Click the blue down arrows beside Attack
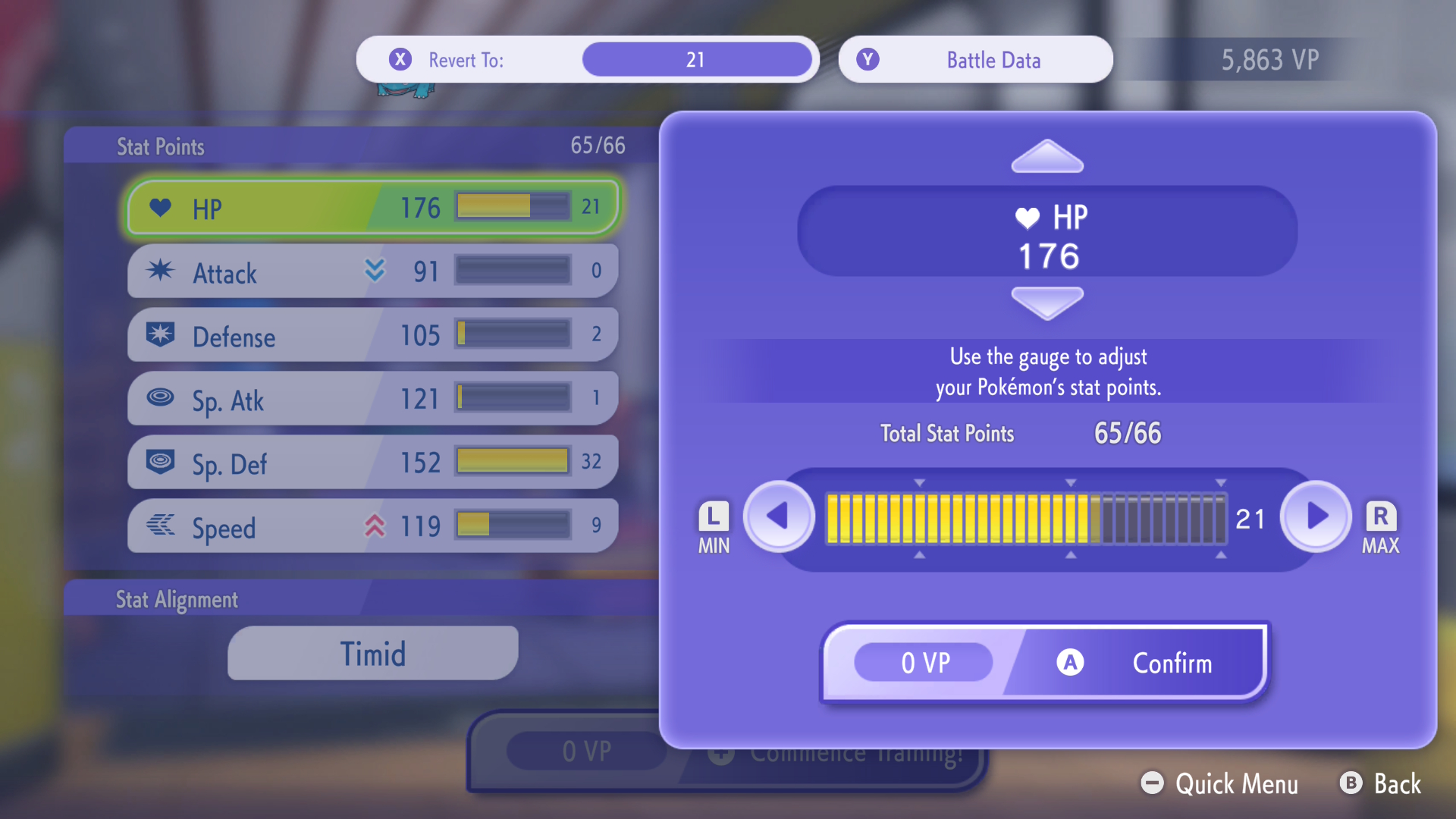 [x=375, y=271]
